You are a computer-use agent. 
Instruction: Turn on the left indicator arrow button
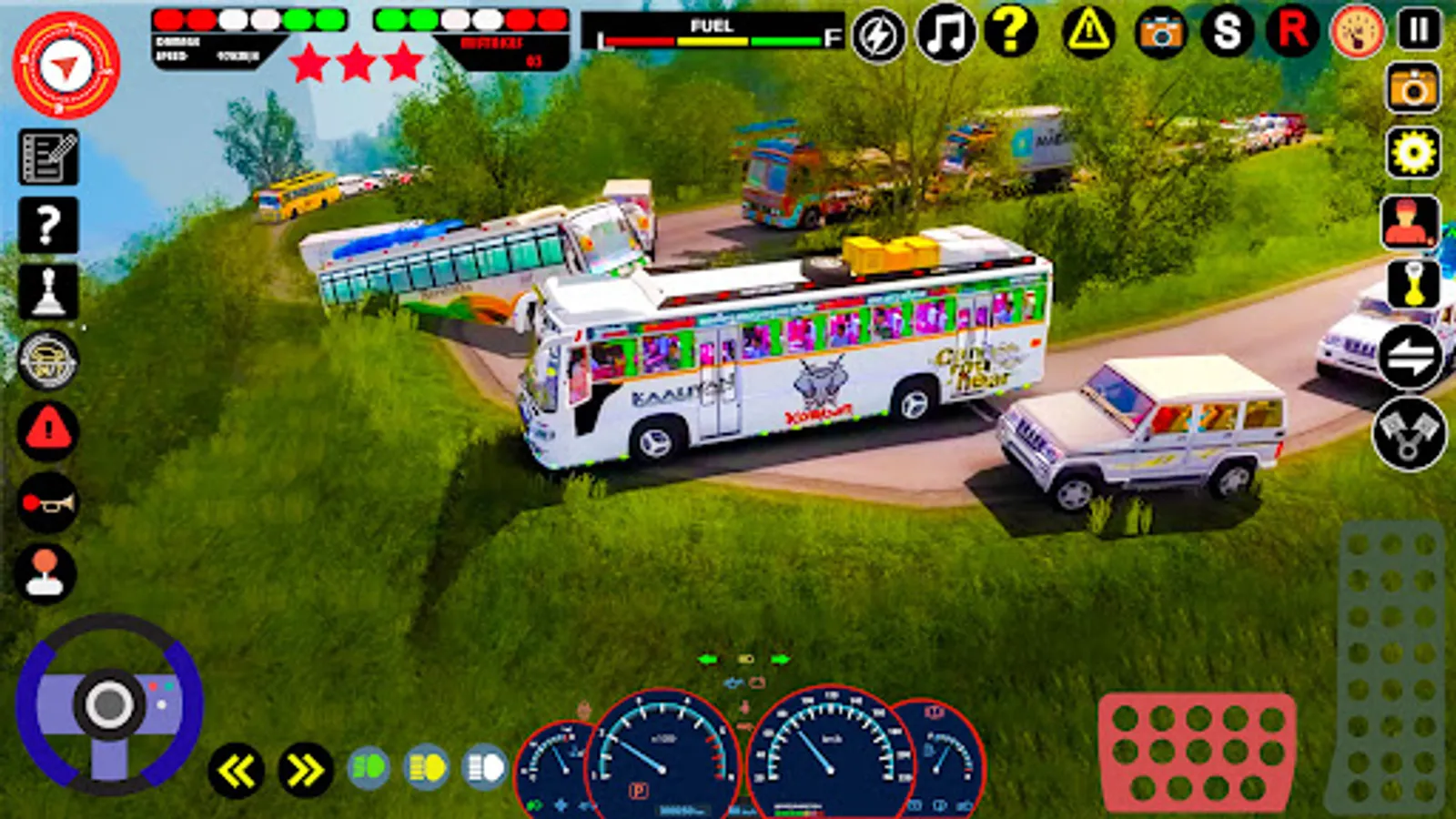click(x=237, y=771)
